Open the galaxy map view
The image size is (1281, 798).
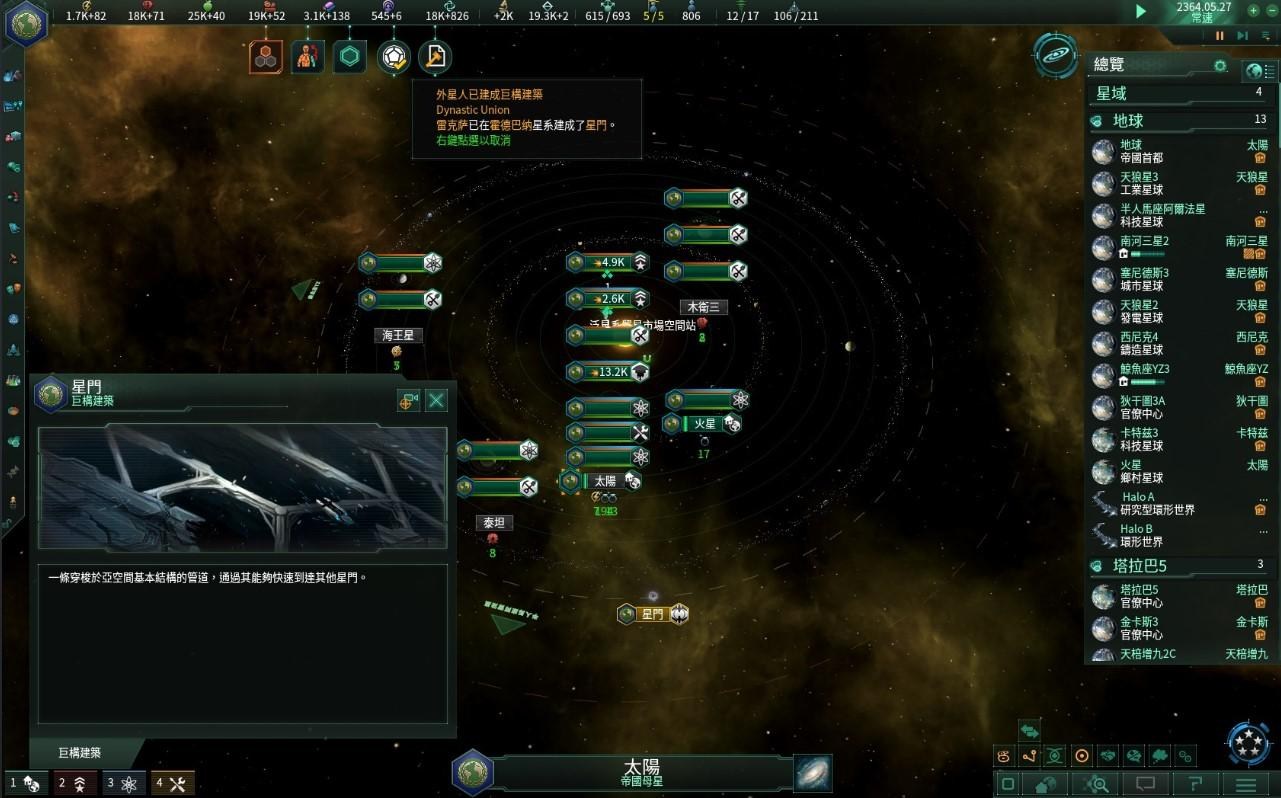pos(812,773)
